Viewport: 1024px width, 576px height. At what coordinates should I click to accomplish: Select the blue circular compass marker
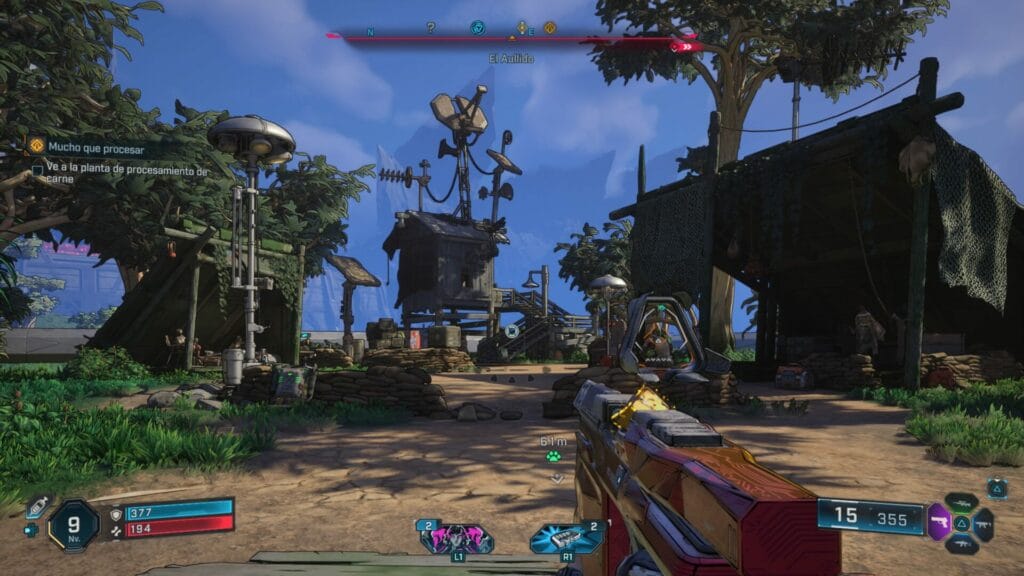click(x=478, y=28)
